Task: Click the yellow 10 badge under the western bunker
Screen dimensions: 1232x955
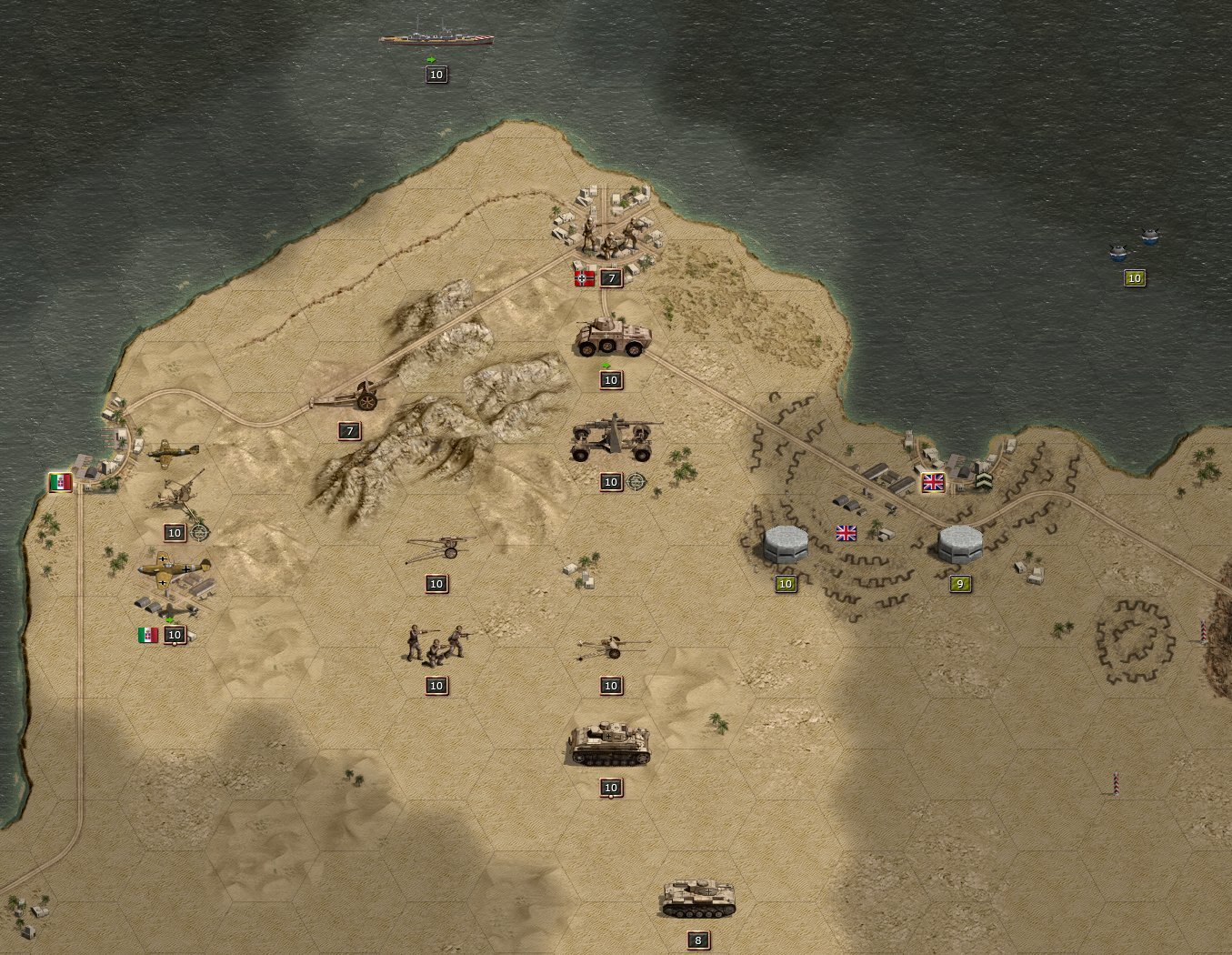Action: click(x=786, y=584)
